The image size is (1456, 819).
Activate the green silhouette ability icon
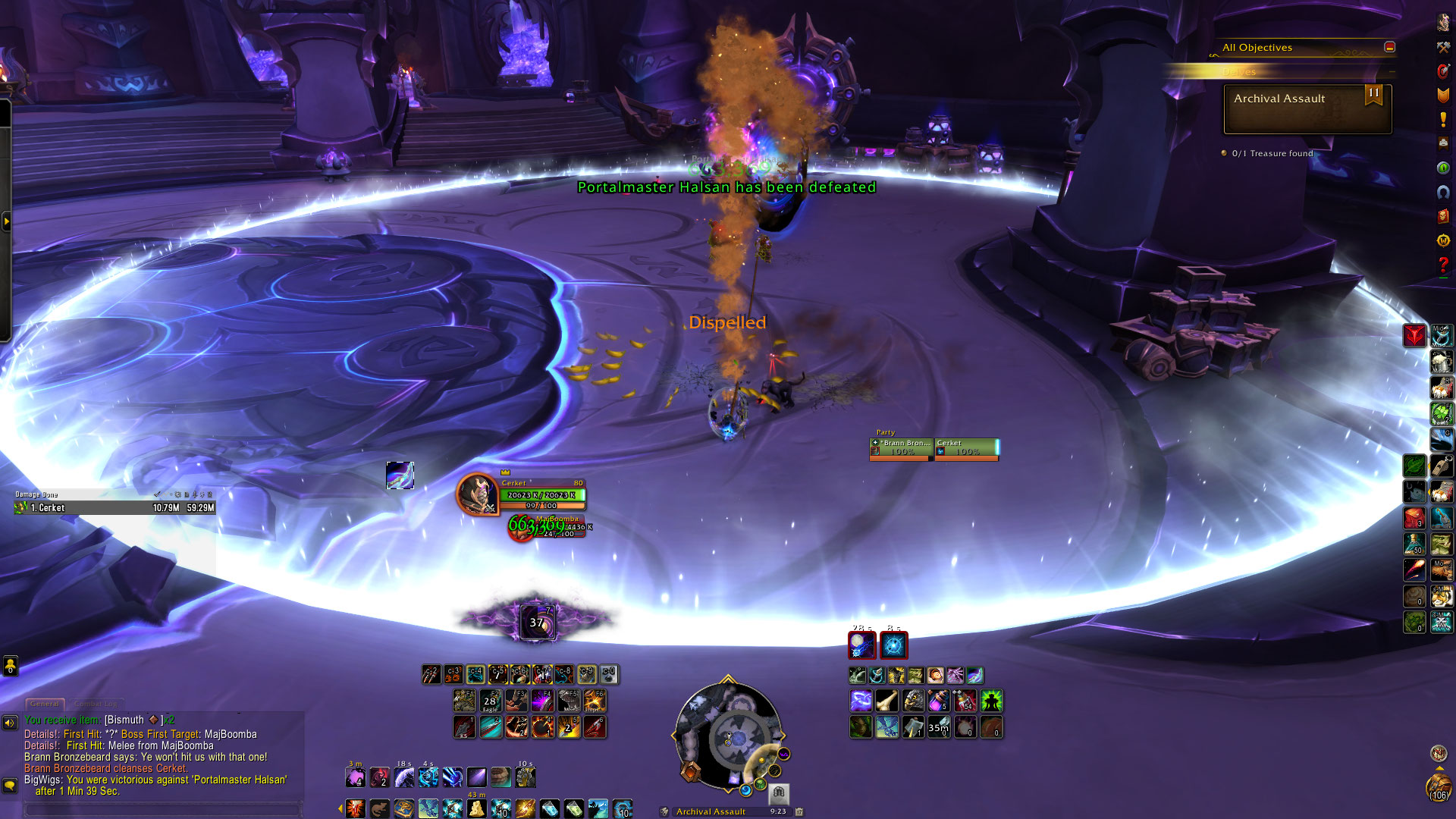[x=991, y=701]
